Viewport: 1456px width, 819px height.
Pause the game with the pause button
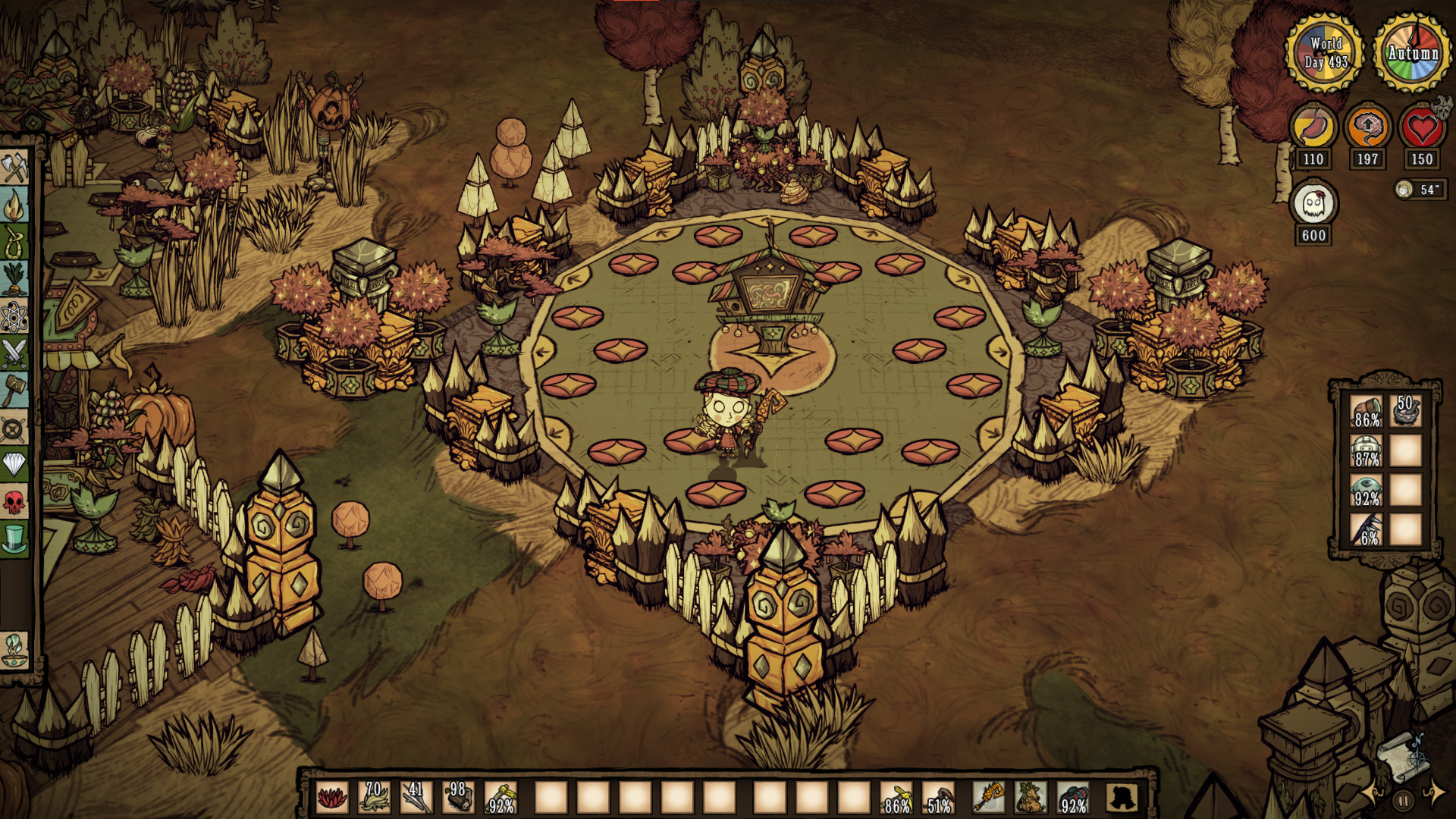pyautogui.click(x=1403, y=800)
